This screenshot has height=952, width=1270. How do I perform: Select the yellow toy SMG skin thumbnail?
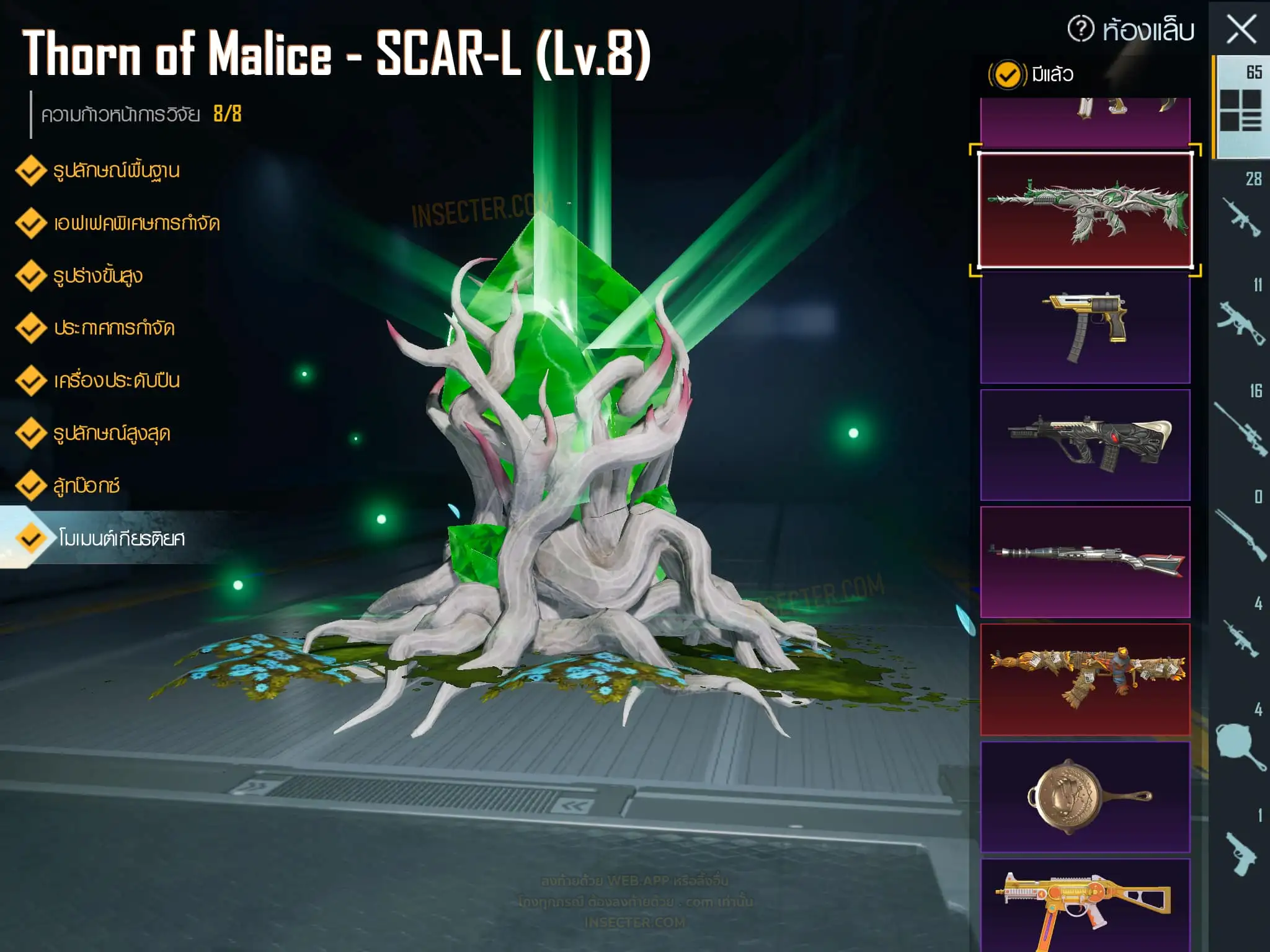click(1085, 905)
